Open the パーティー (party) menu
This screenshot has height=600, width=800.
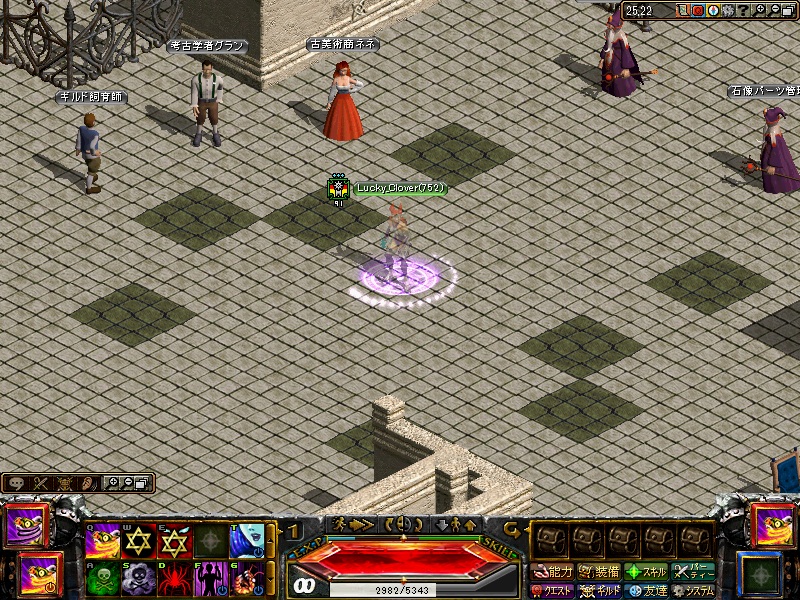point(693,572)
